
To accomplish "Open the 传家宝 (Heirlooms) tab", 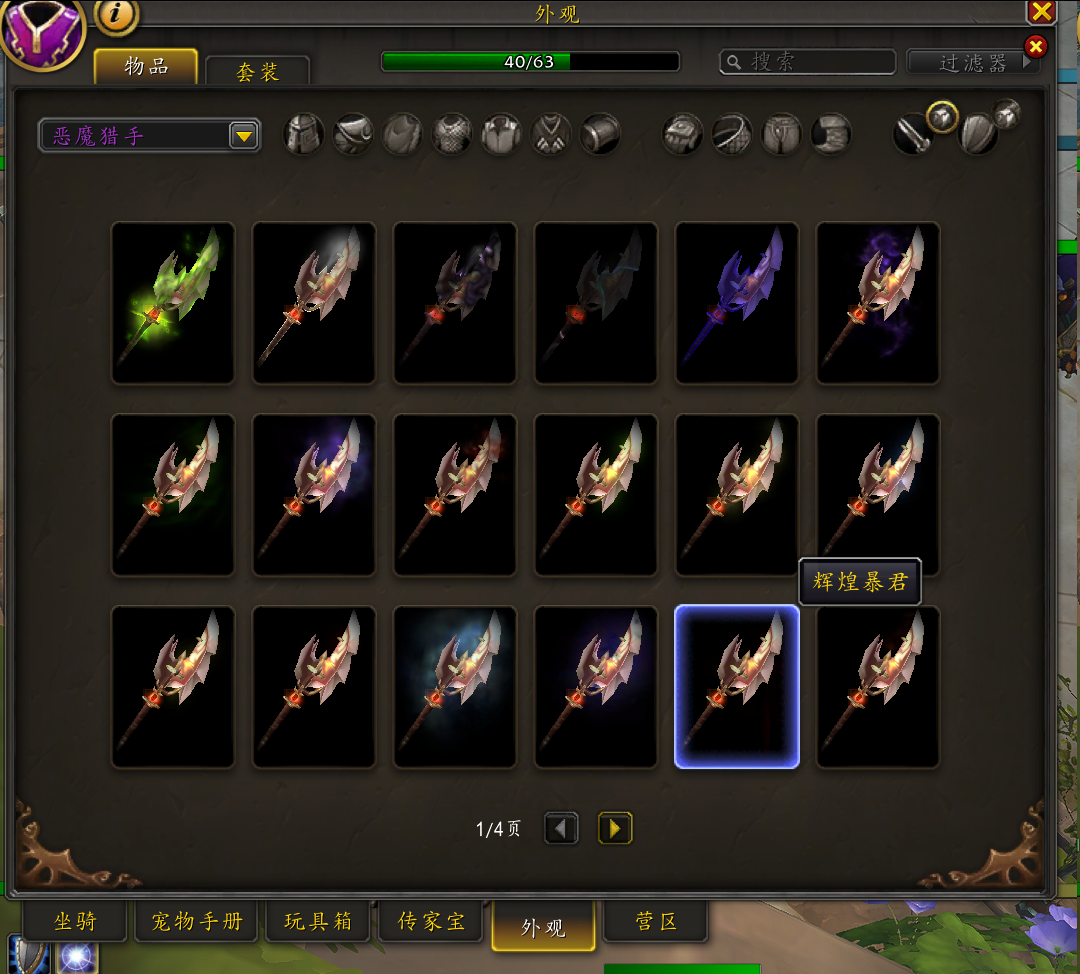I will [x=431, y=921].
